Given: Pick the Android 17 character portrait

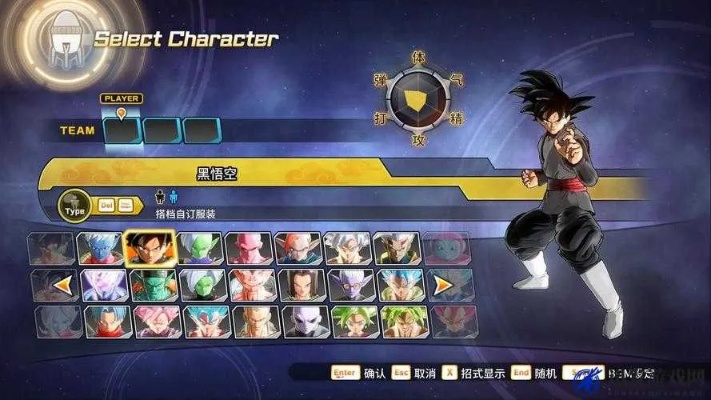Looking at the screenshot, I should point(299,284).
